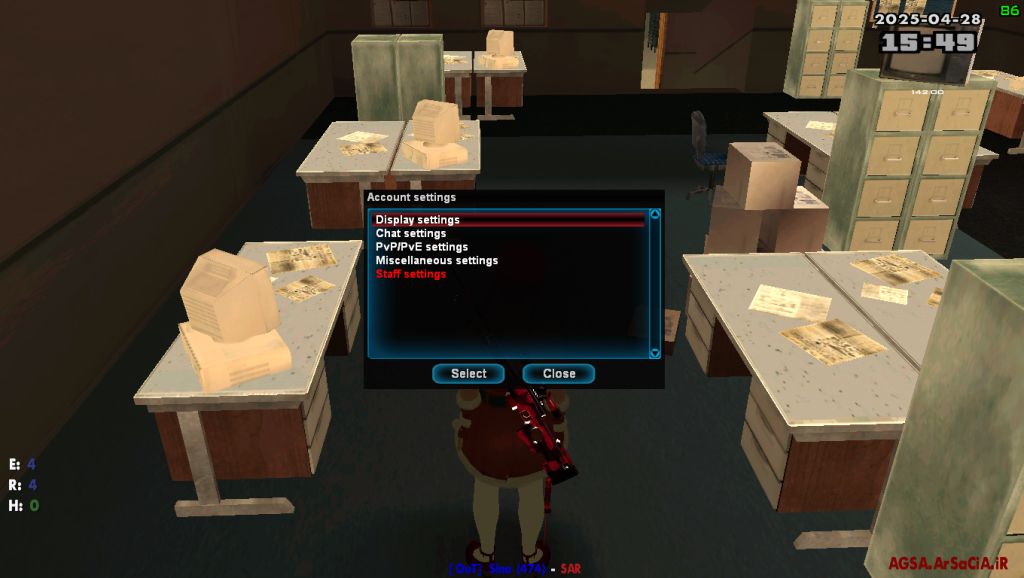
Task: Click the list scrollbar's down arrow
Action: pos(655,352)
